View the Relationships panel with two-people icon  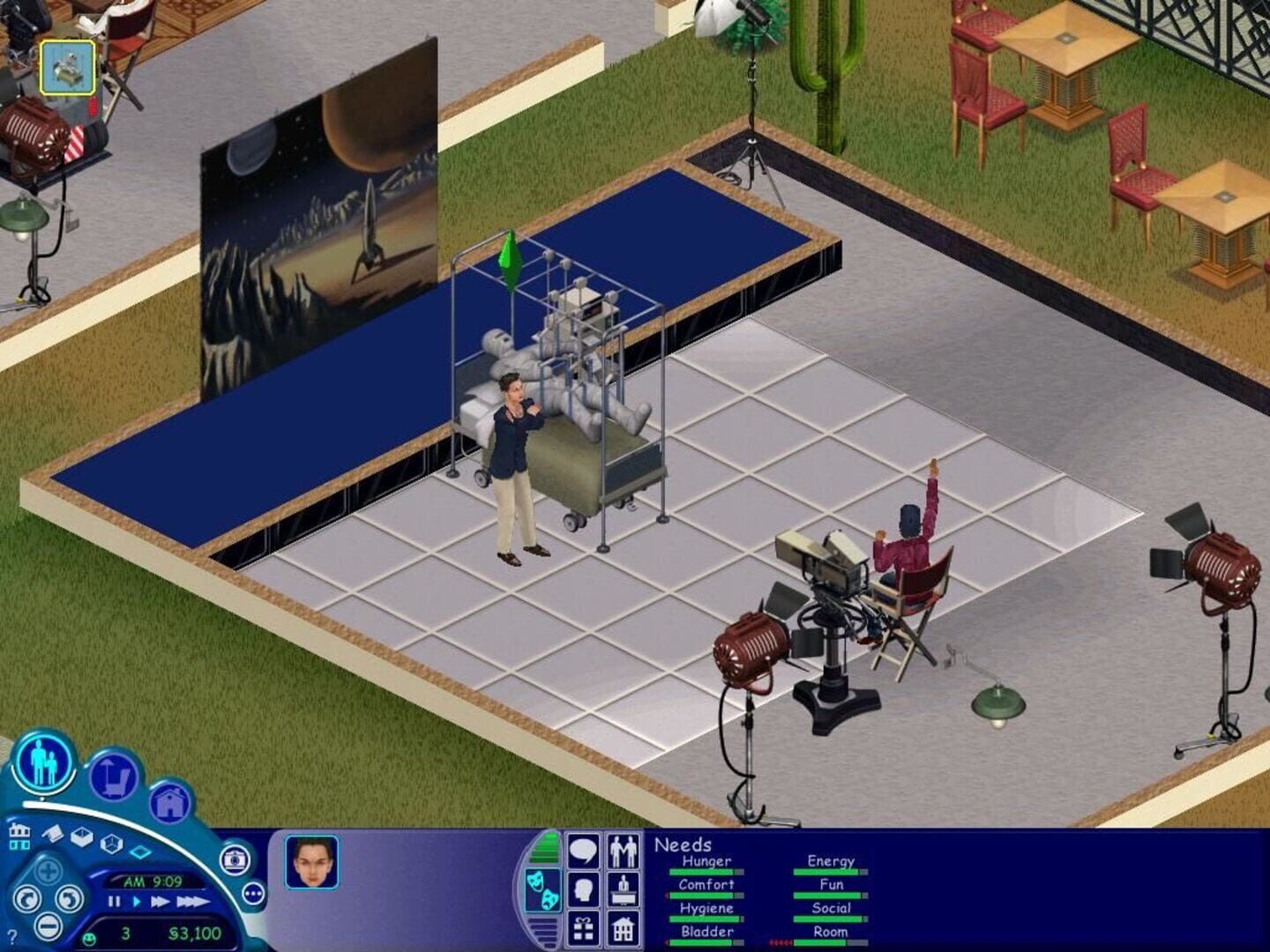click(x=623, y=851)
